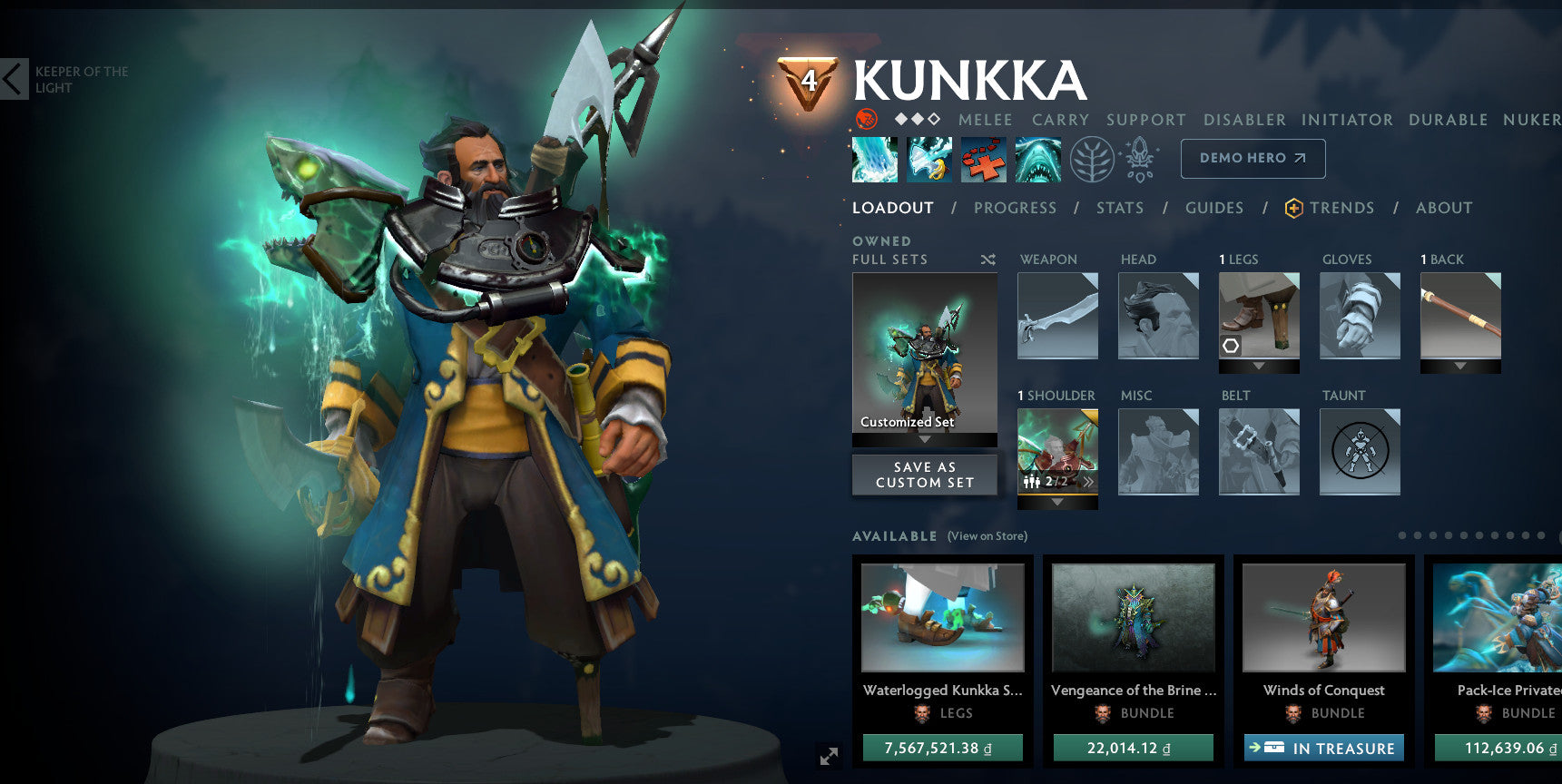Click the Tidebringer ability icon
1562x784 pixels.
[928, 159]
